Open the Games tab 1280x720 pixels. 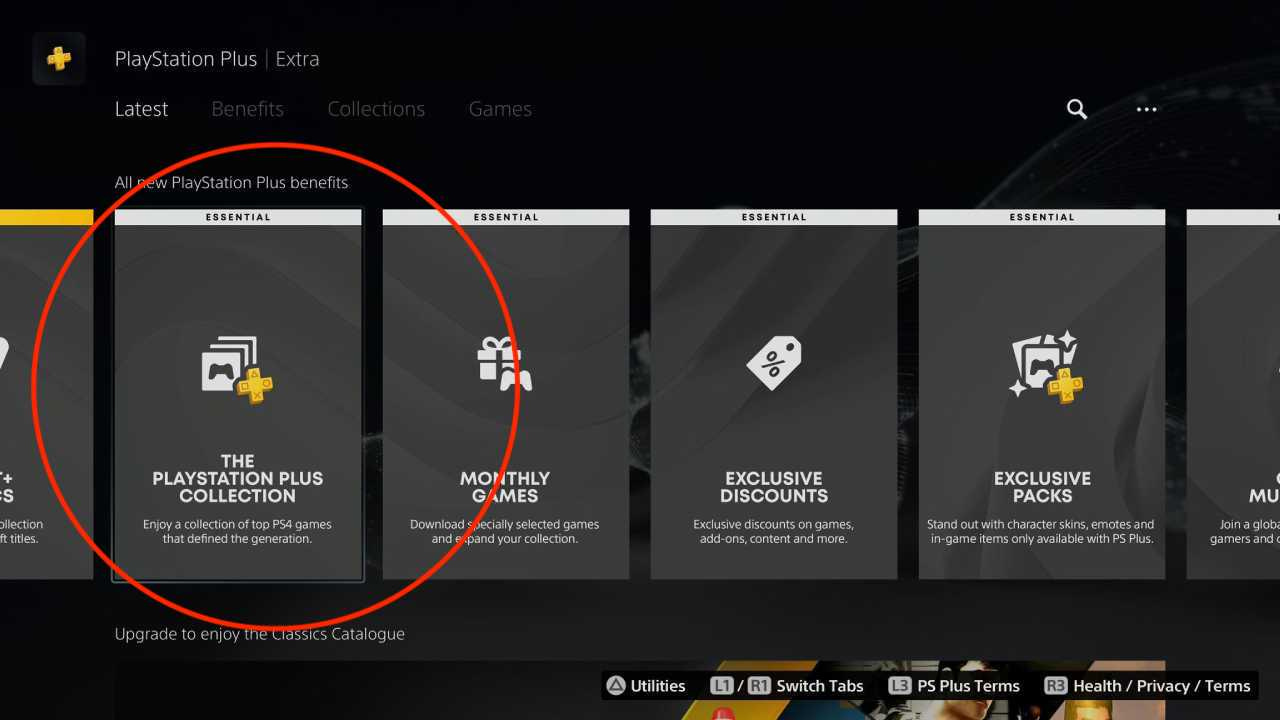click(x=500, y=109)
